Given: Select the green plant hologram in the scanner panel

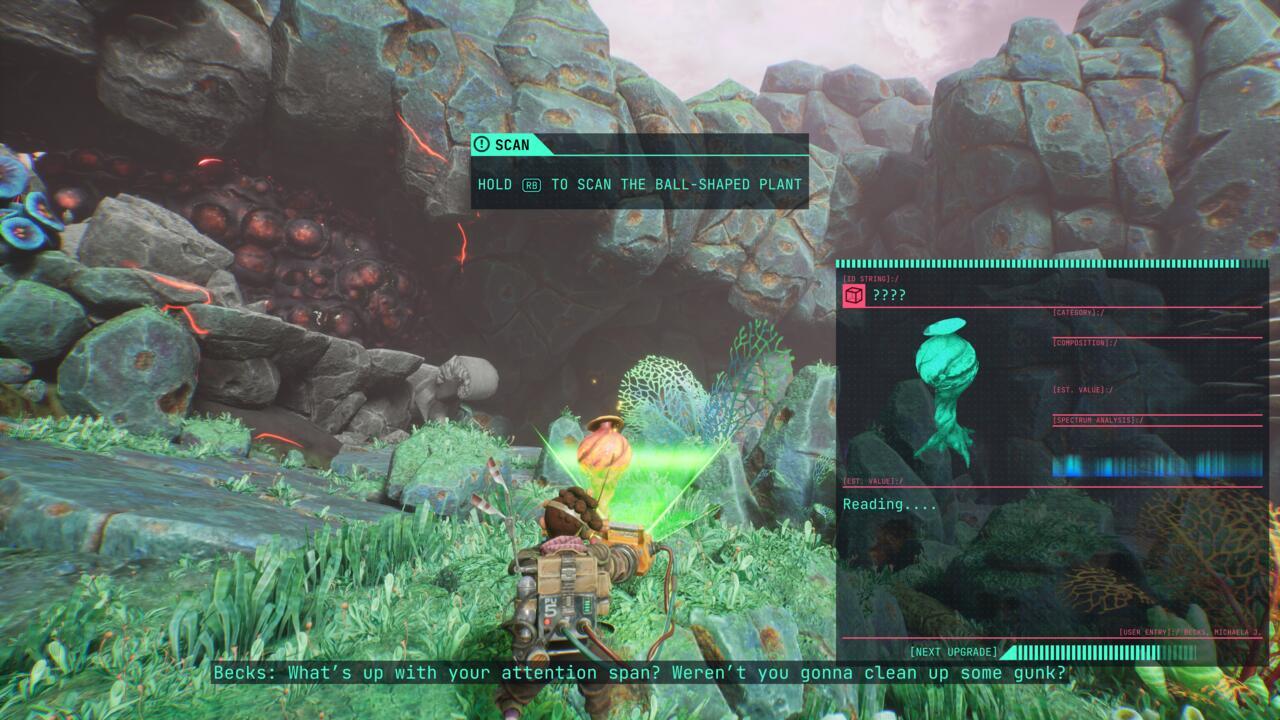Looking at the screenshot, I should point(943,387).
